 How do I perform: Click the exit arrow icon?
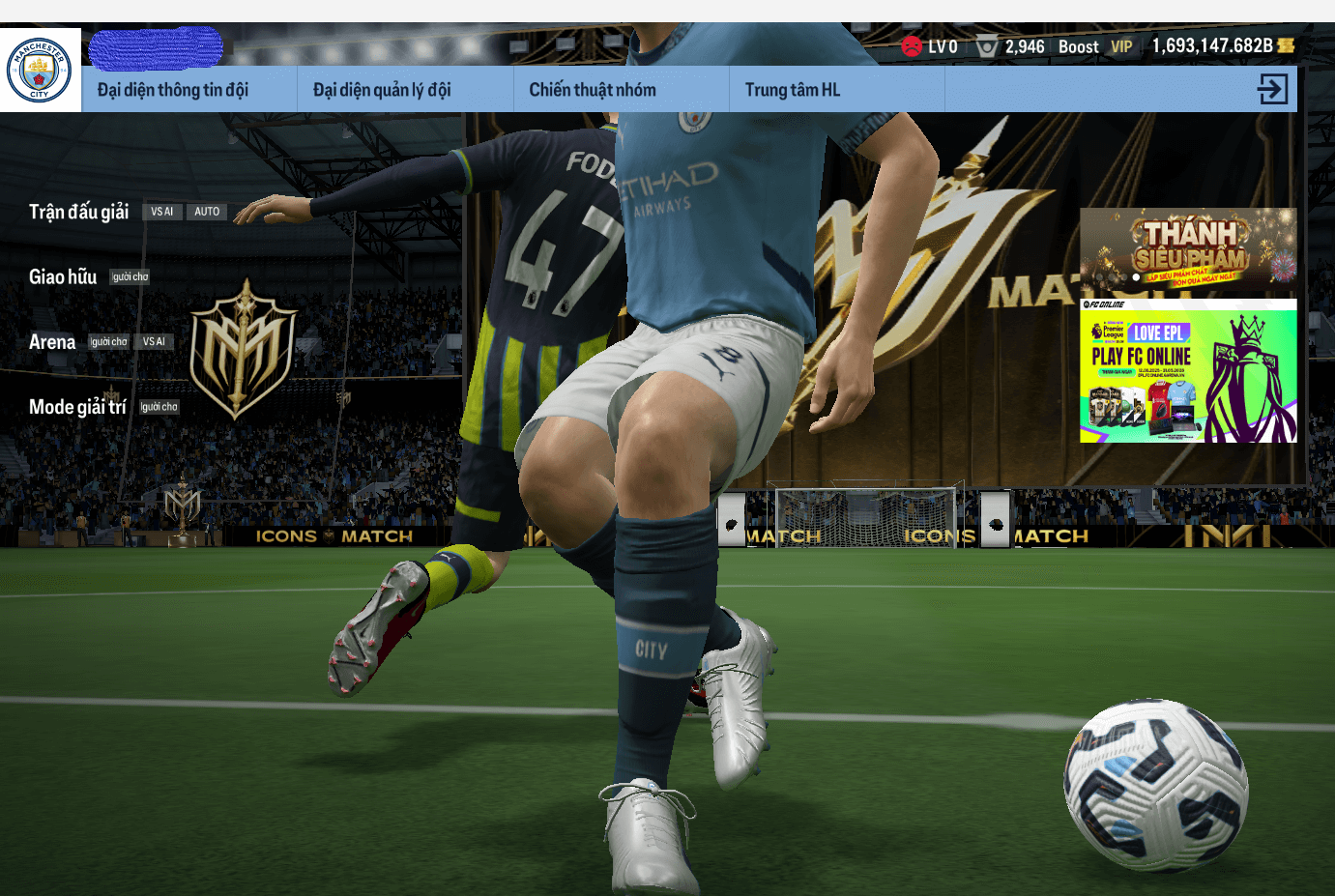[x=1272, y=89]
